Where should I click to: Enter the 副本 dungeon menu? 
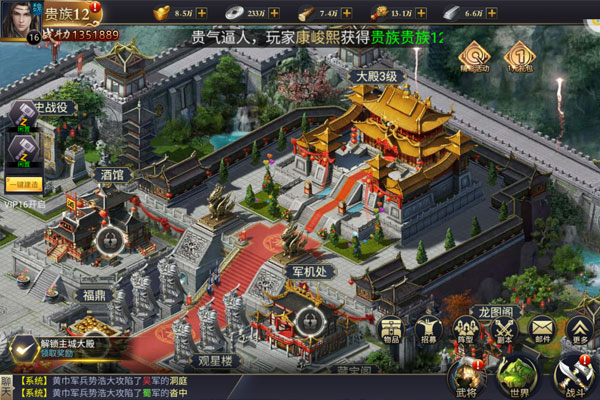(504, 332)
